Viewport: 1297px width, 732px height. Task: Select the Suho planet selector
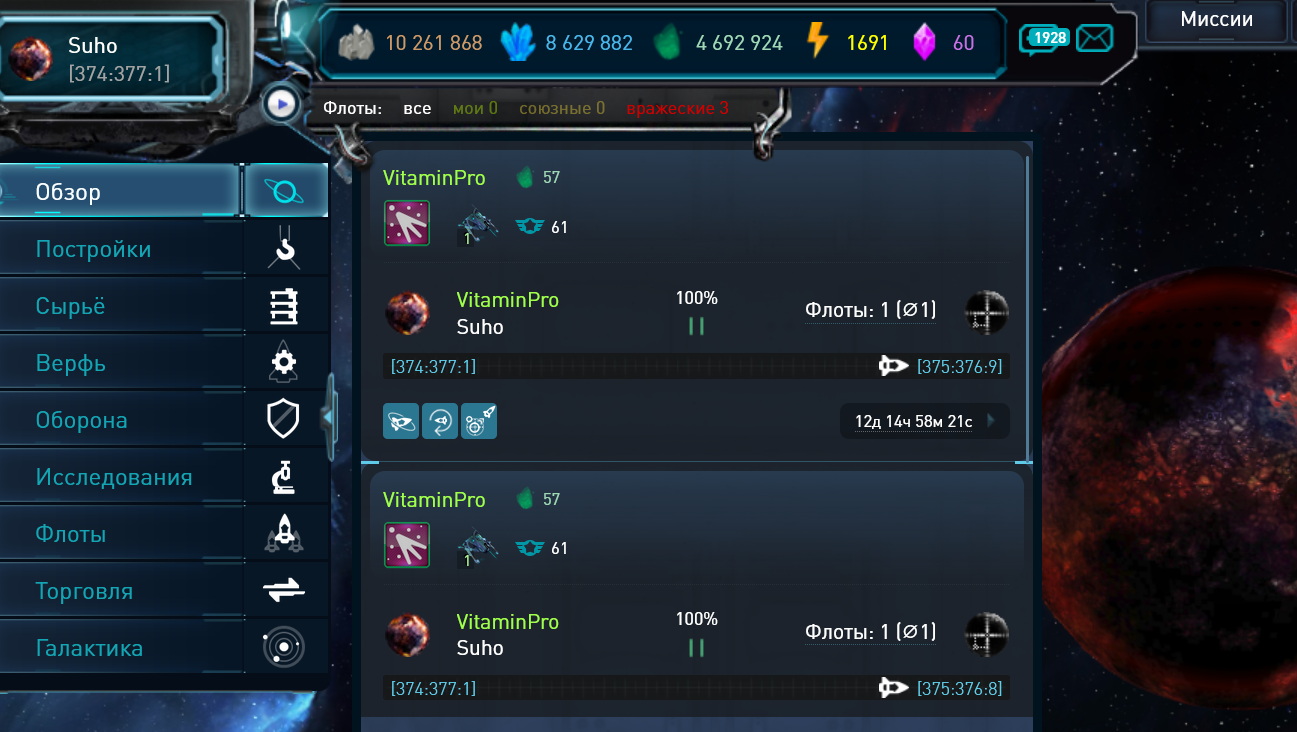[110, 58]
